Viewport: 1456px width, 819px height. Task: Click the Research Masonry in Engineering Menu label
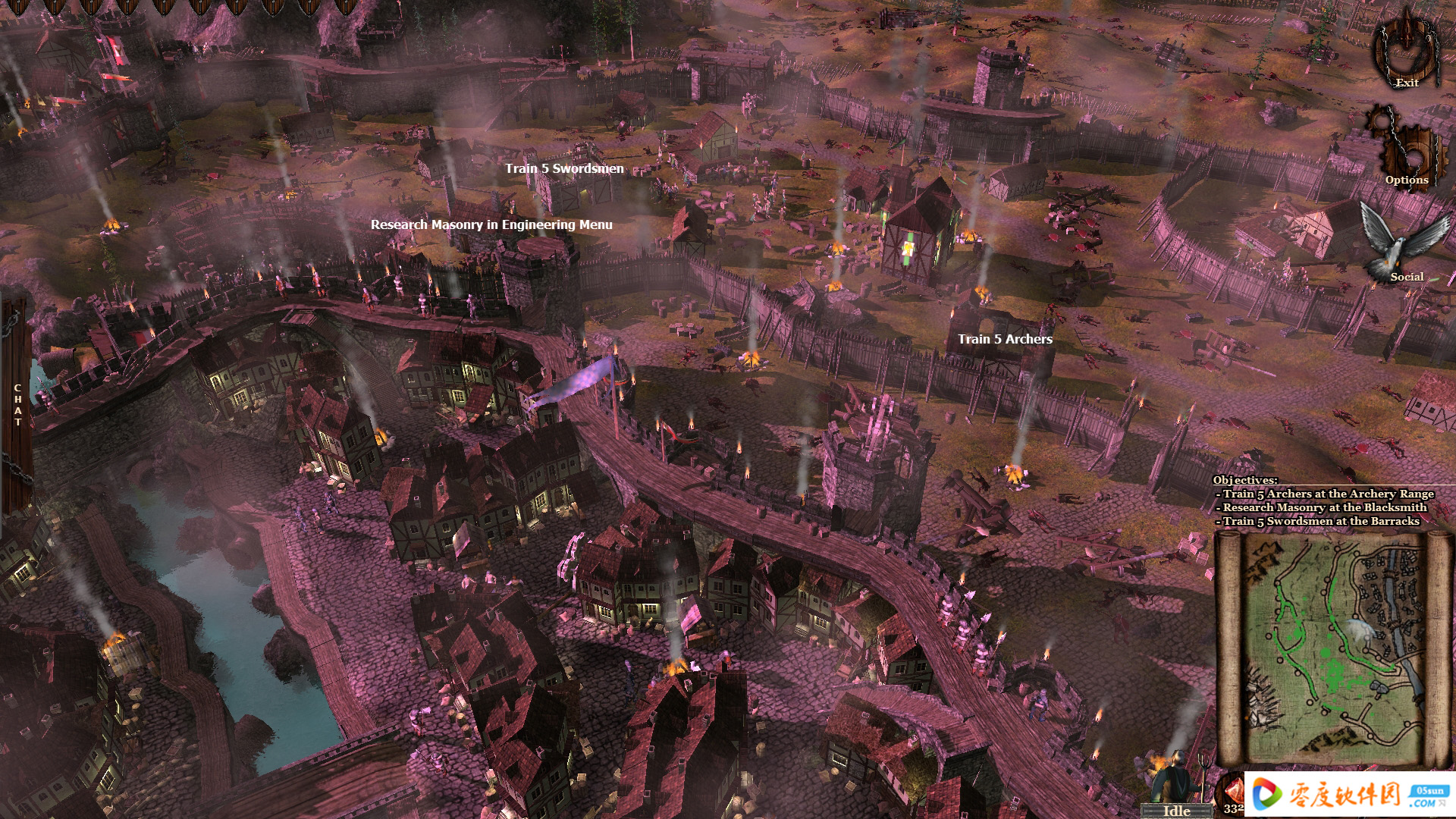[491, 224]
